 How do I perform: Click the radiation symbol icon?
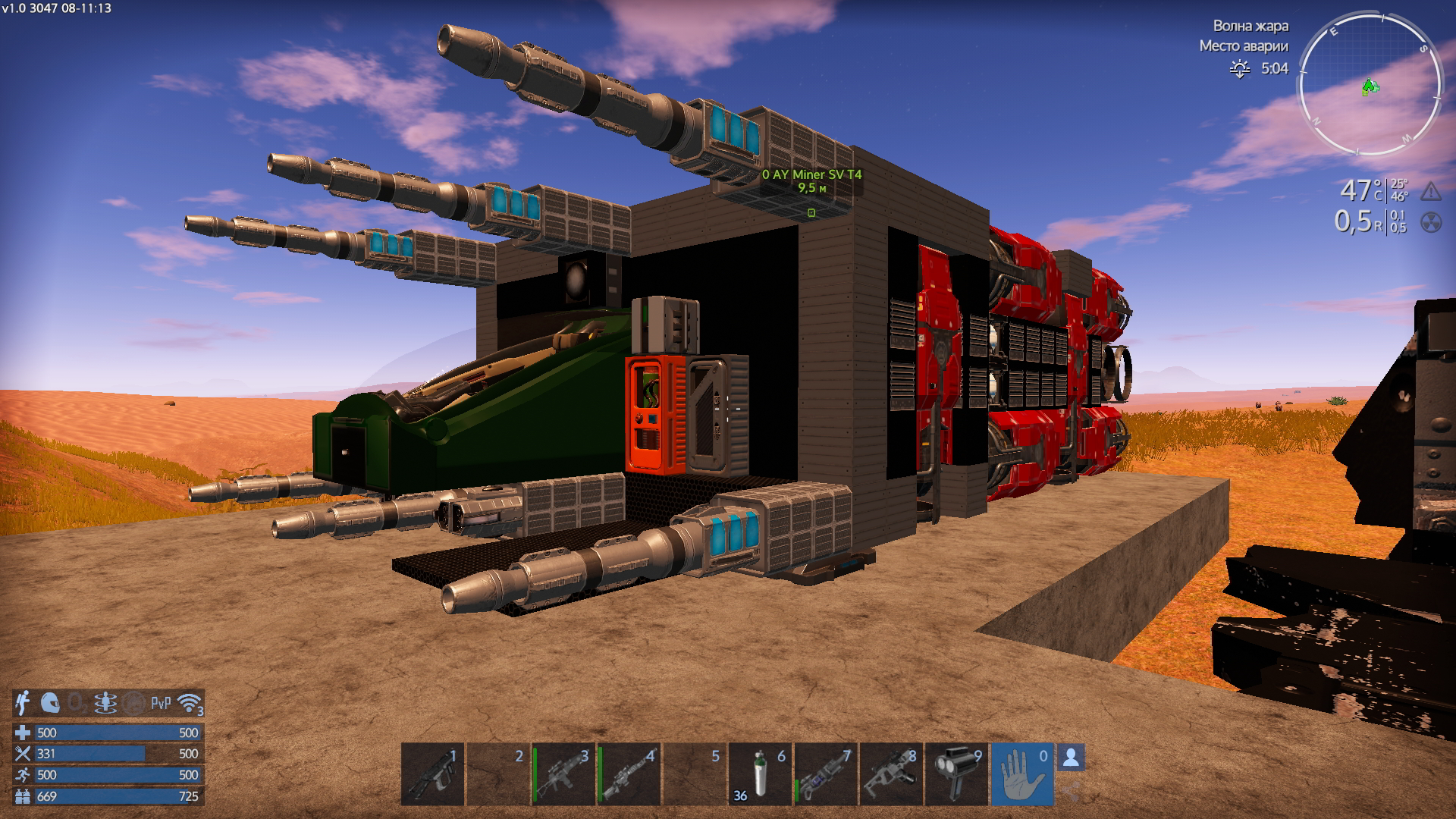(x=1430, y=222)
